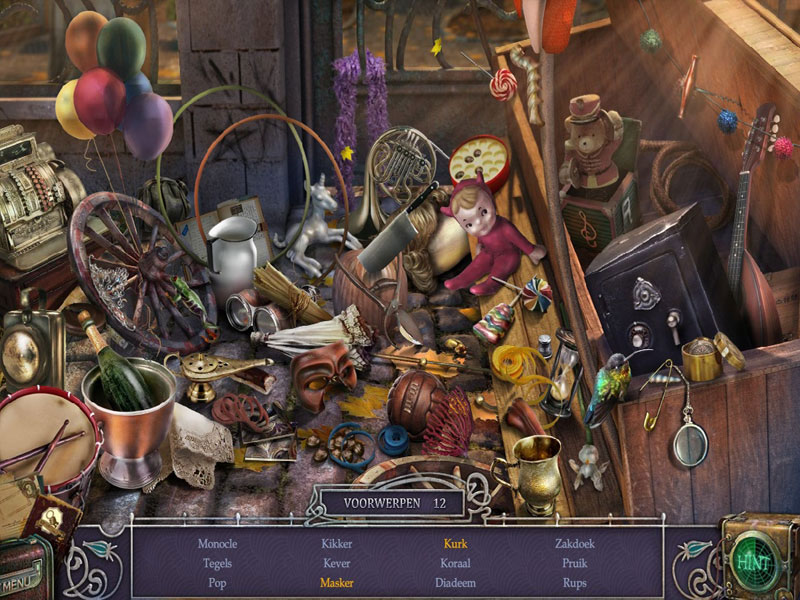Select the Monocle entry in the list
The image size is (800, 600).
pyautogui.click(x=217, y=544)
